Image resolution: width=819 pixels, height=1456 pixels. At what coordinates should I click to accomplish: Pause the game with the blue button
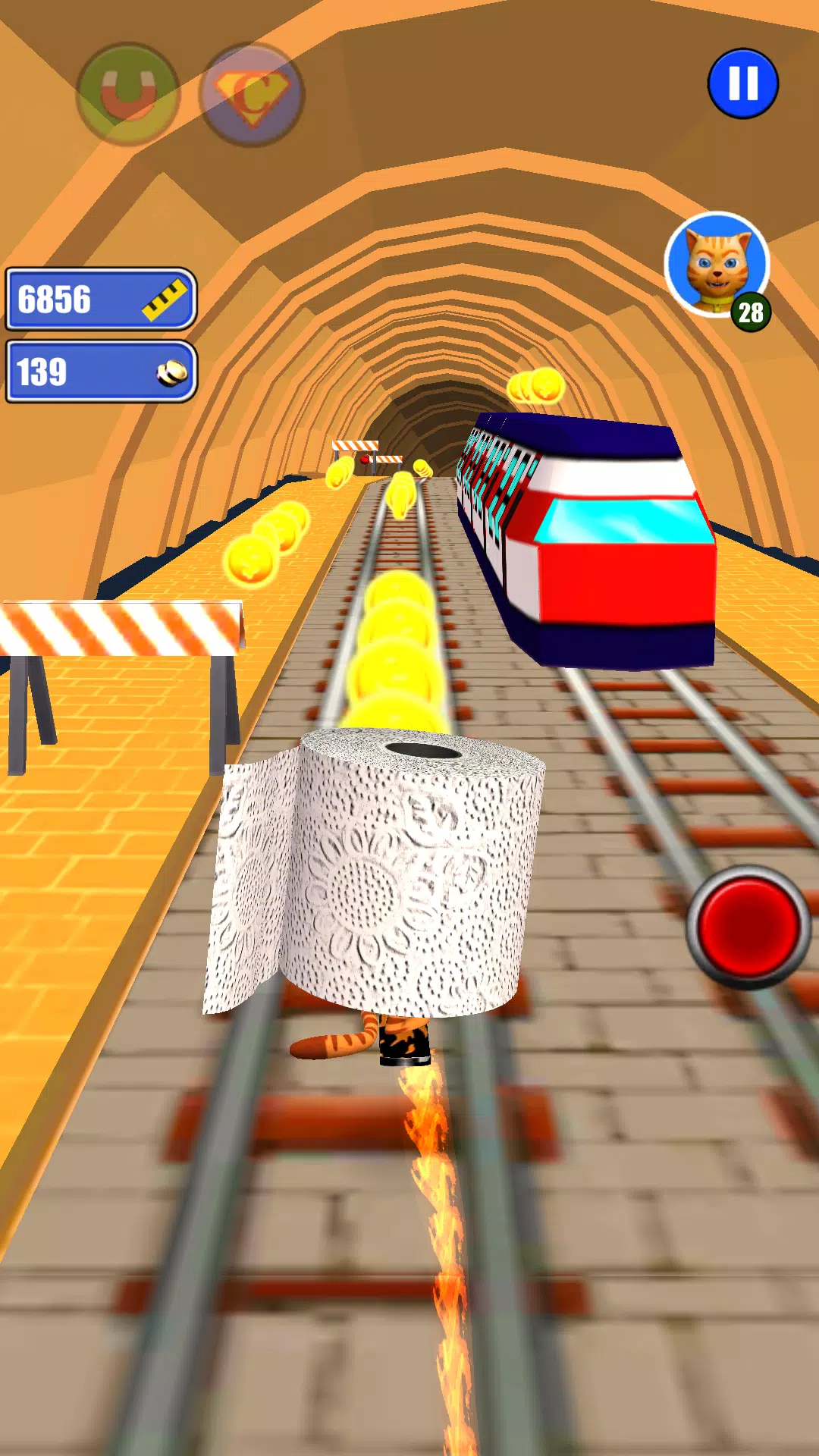pos(742,83)
